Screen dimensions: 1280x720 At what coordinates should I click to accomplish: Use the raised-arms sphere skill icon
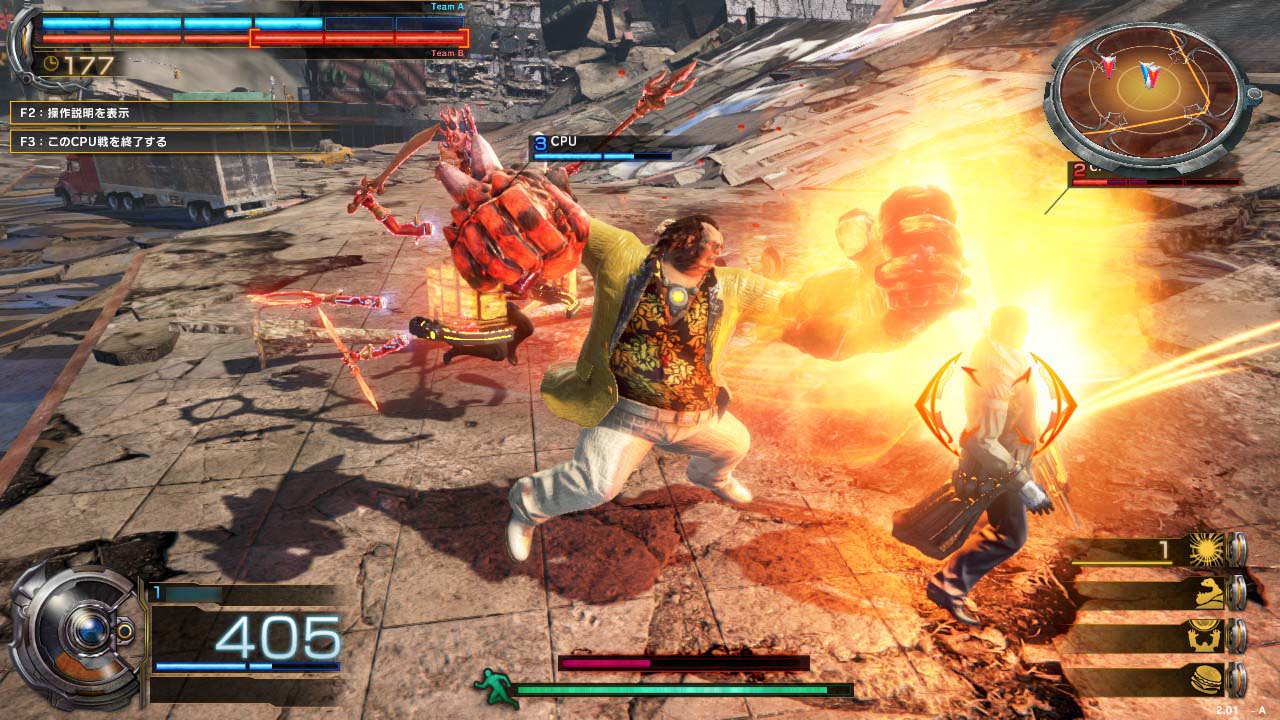point(1206,636)
